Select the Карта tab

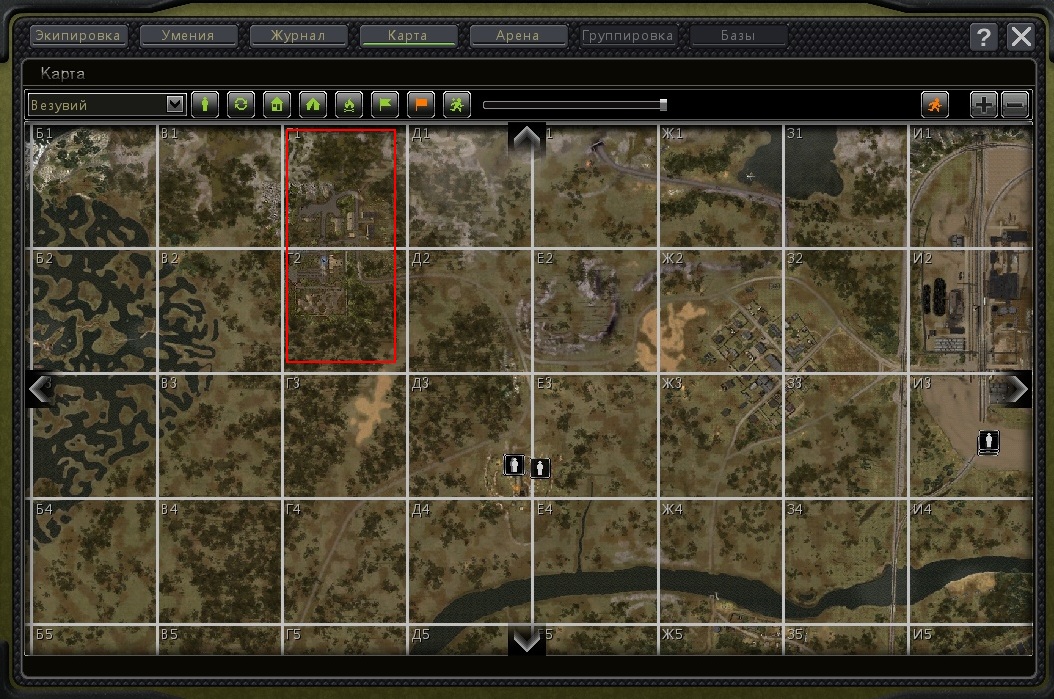[x=408, y=36]
